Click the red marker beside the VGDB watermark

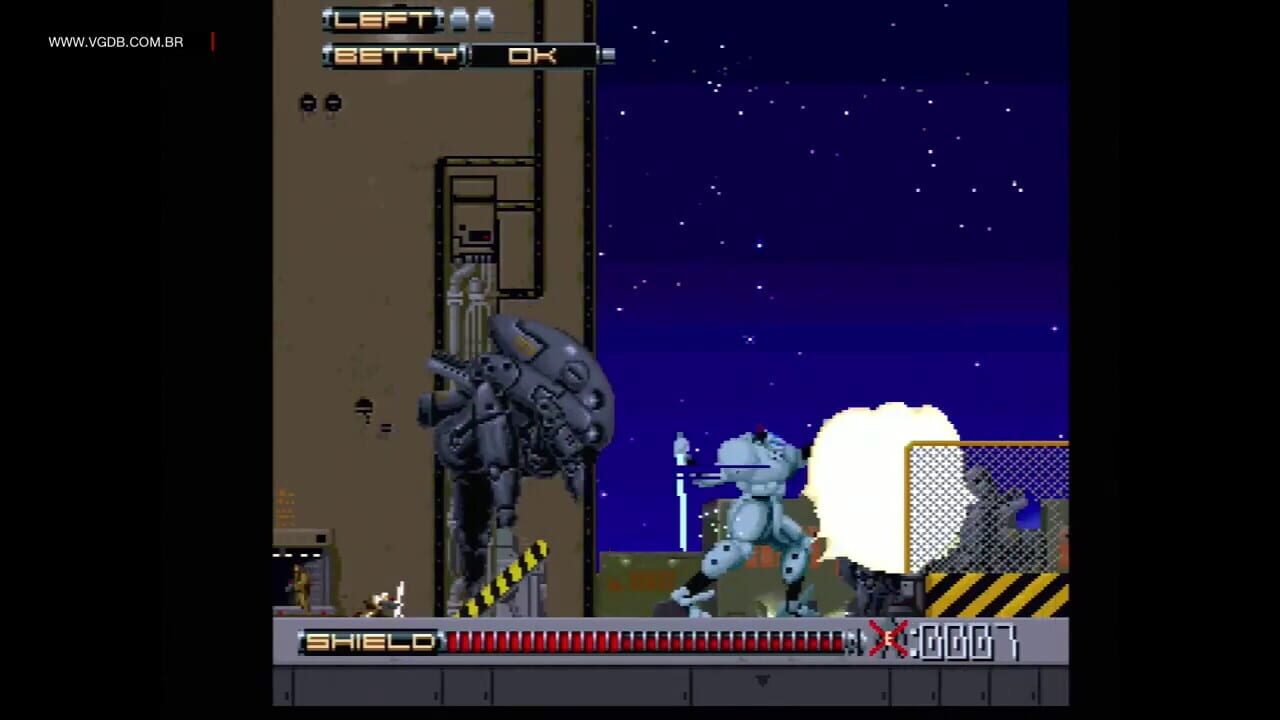[x=213, y=42]
